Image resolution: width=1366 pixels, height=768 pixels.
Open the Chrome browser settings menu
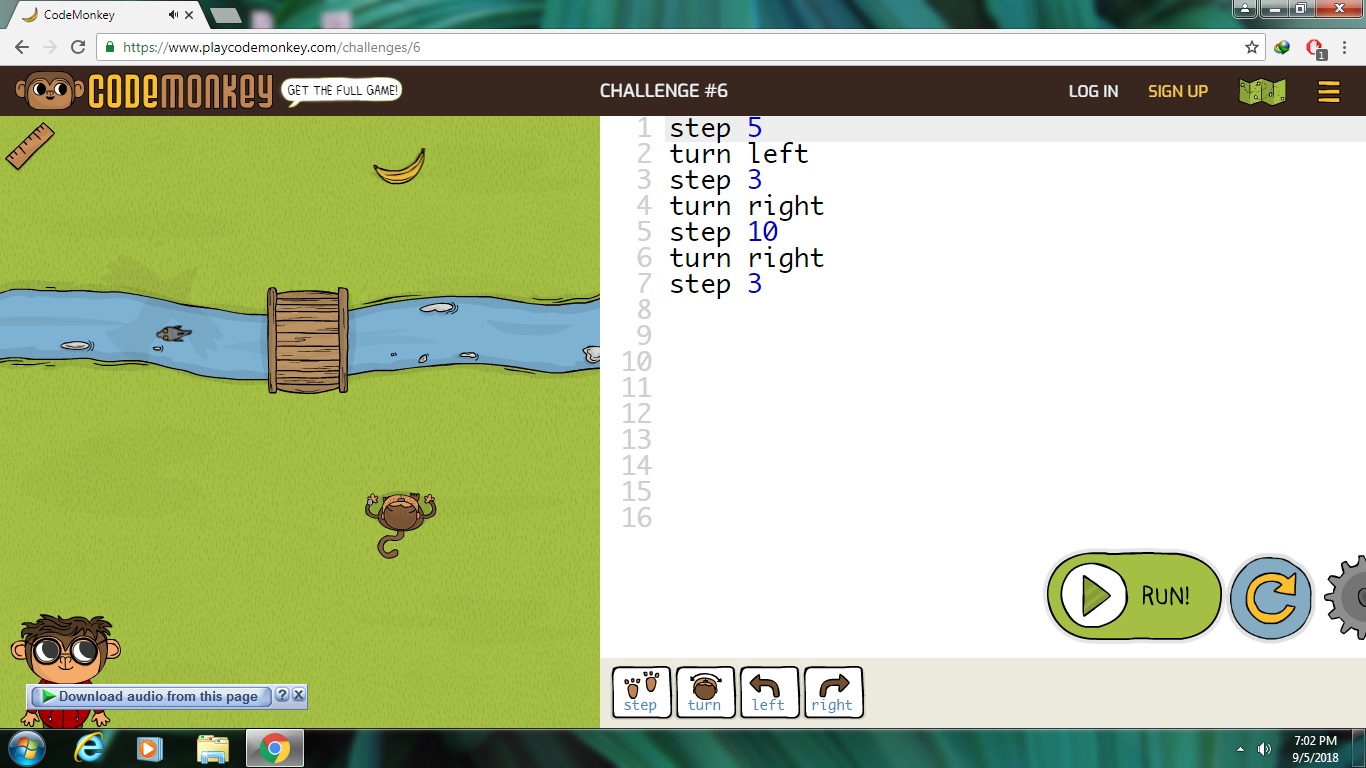[1345, 46]
